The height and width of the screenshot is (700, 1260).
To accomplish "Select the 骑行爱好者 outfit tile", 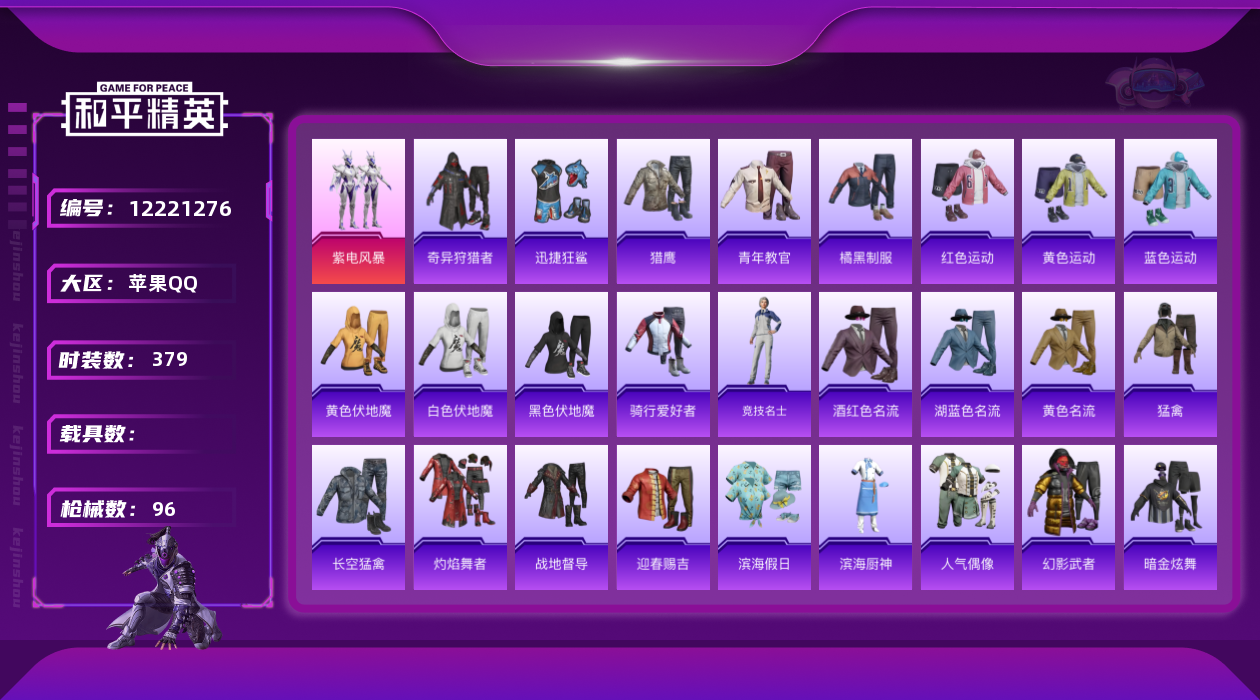I will tap(663, 364).
